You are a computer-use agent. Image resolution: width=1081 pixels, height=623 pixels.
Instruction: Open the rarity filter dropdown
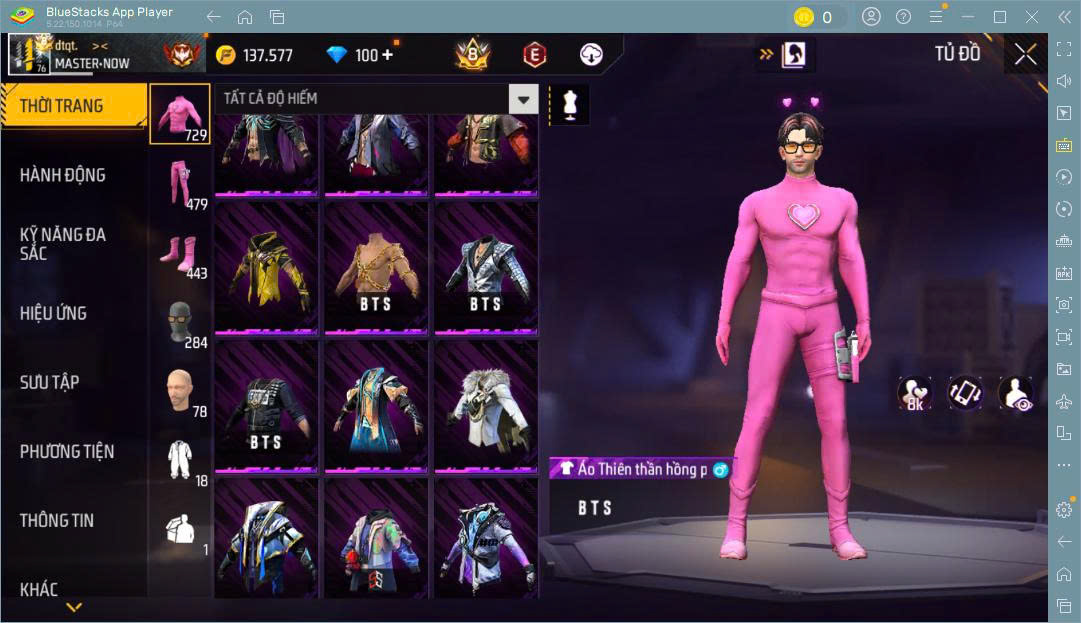(x=523, y=98)
